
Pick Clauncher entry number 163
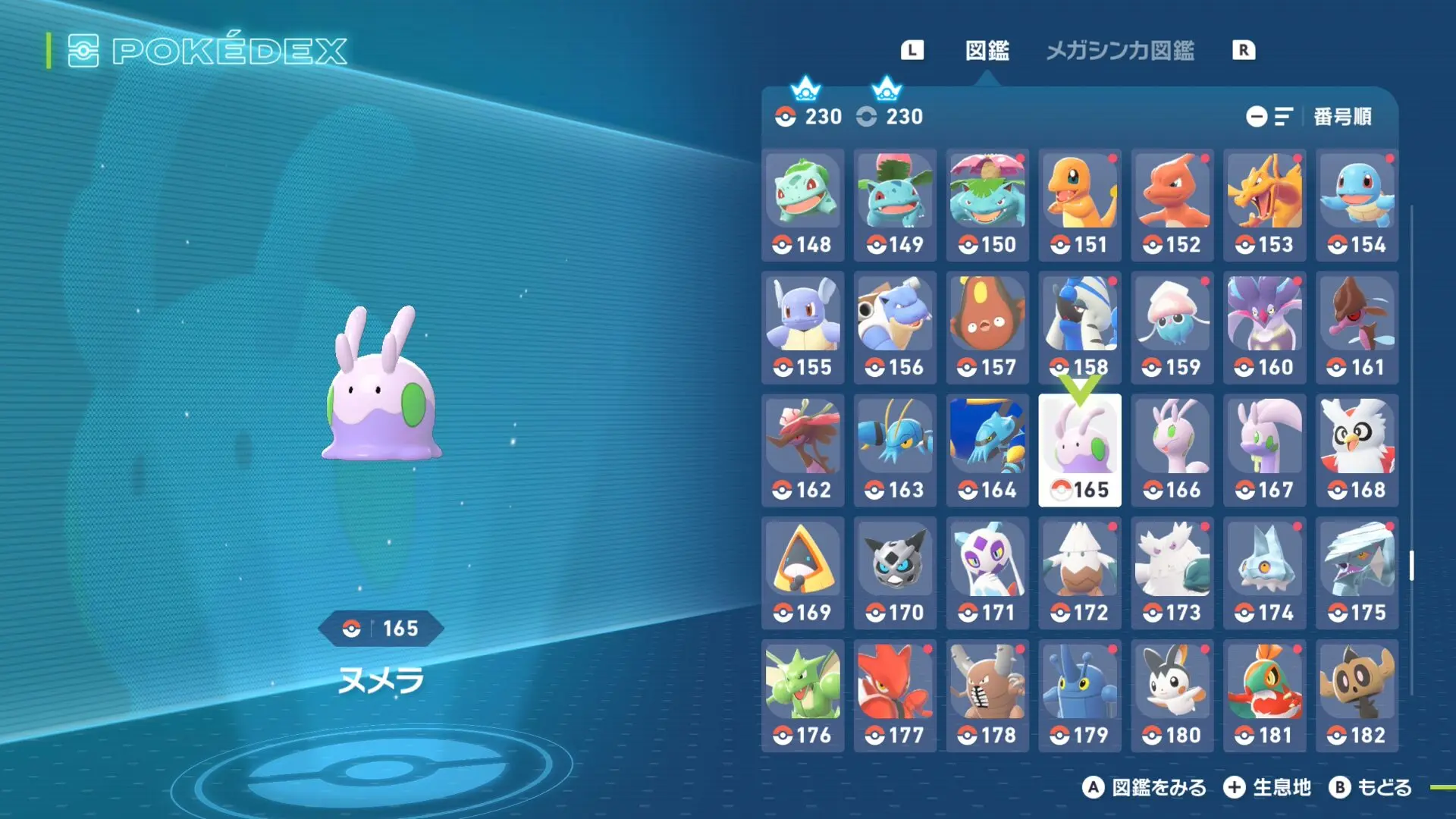[x=895, y=450]
